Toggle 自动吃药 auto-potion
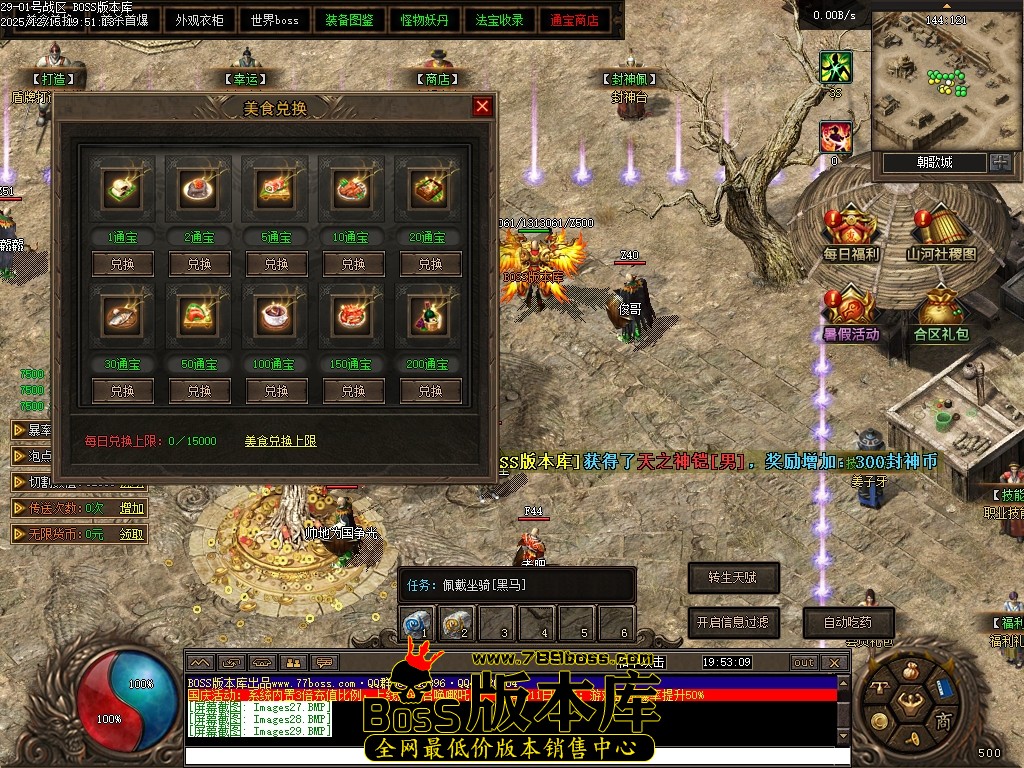This screenshot has width=1024, height=768. [848, 622]
